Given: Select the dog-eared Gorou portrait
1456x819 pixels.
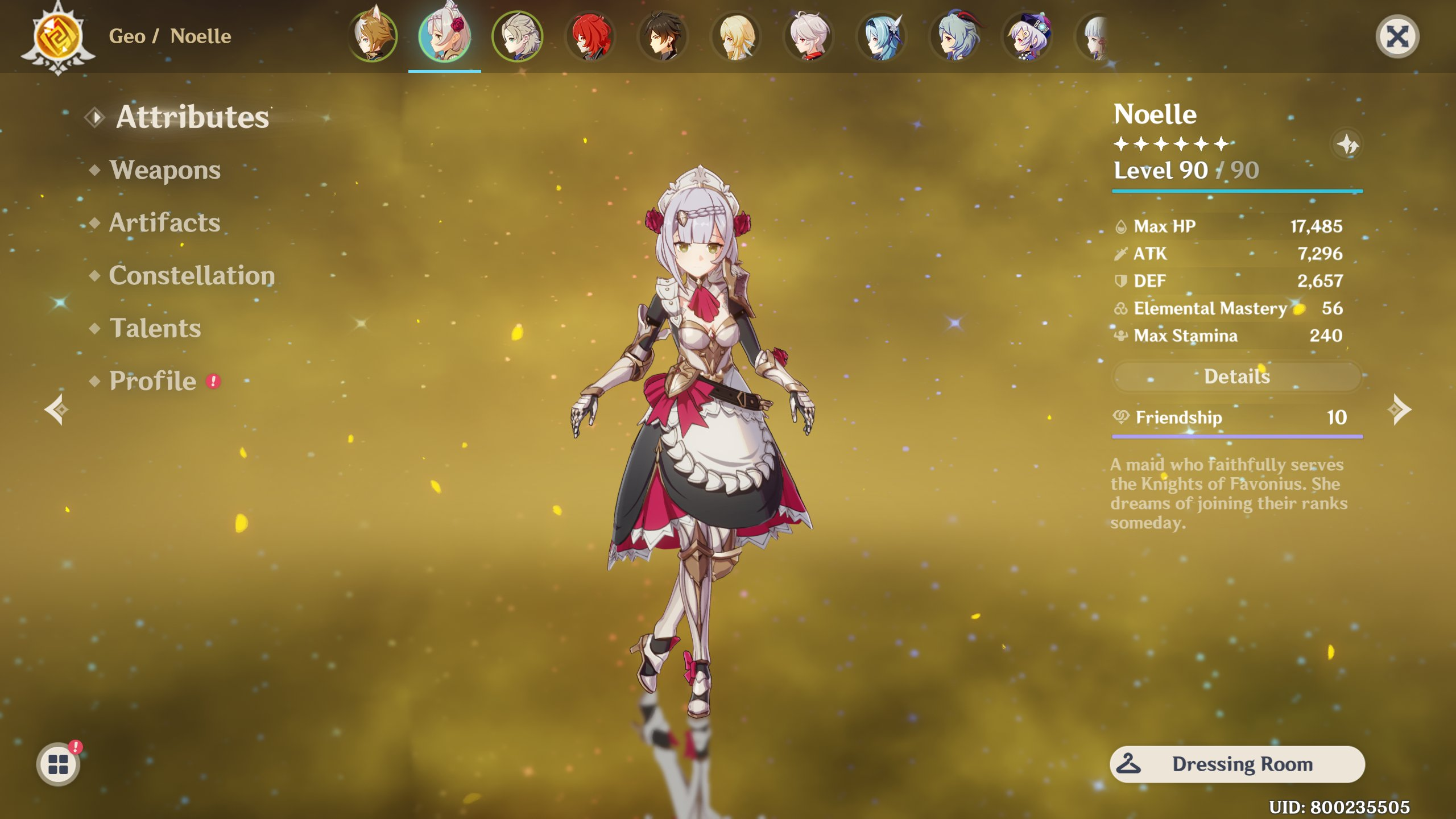Looking at the screenshot, I should pos(373,37).
